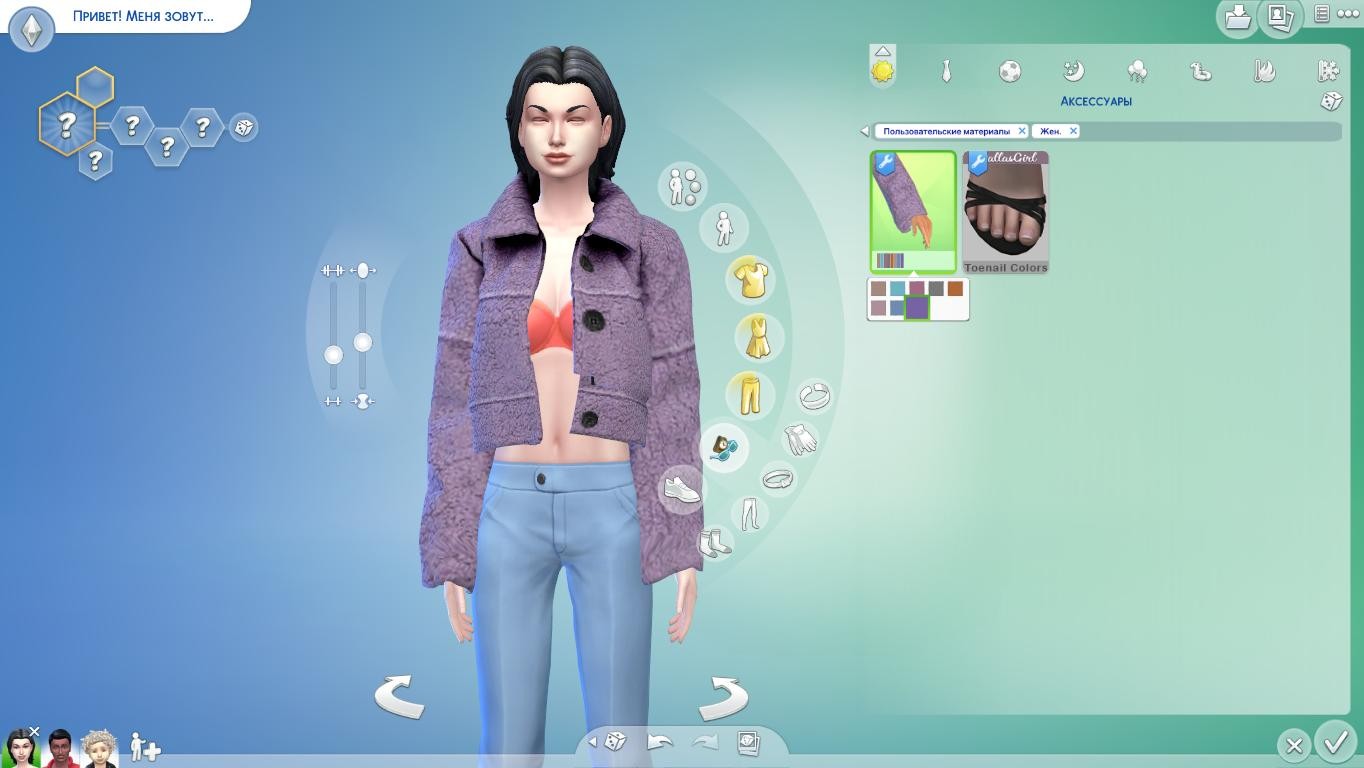Open the shoes category with the sneaker icon
The width and height of the screenshot is (1364, 768).
(682, 489)
